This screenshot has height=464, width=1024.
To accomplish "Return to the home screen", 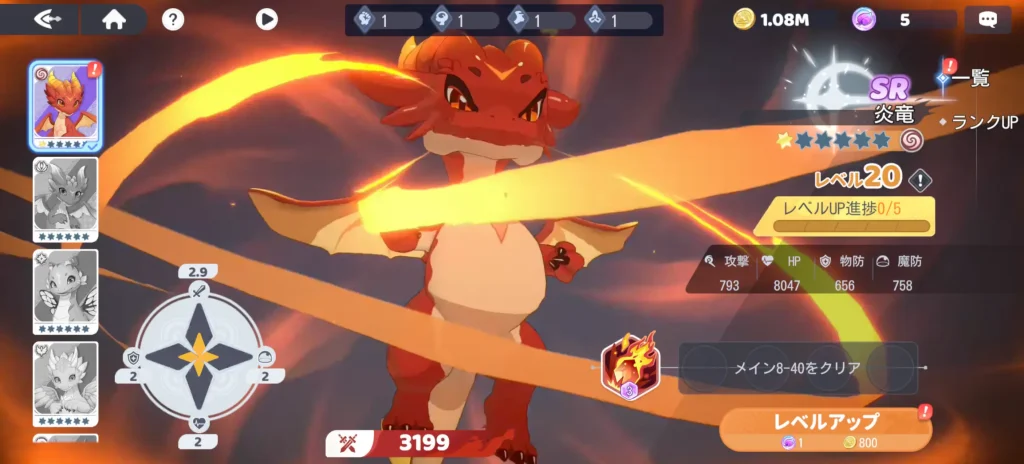I will pyautogui.click(x=113, y=19).
